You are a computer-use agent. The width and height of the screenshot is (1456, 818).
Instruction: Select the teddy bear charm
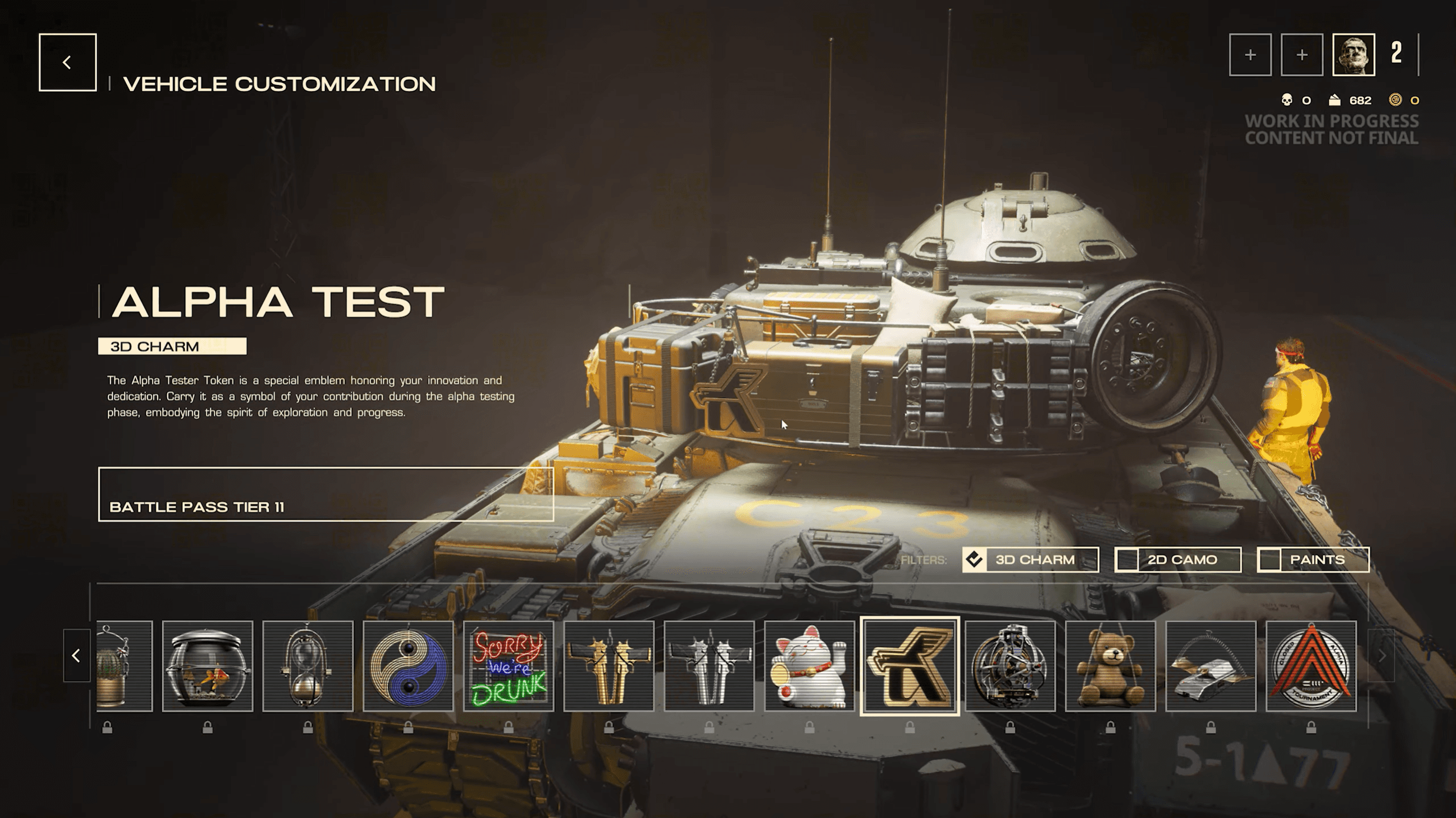click(1111, 665)
